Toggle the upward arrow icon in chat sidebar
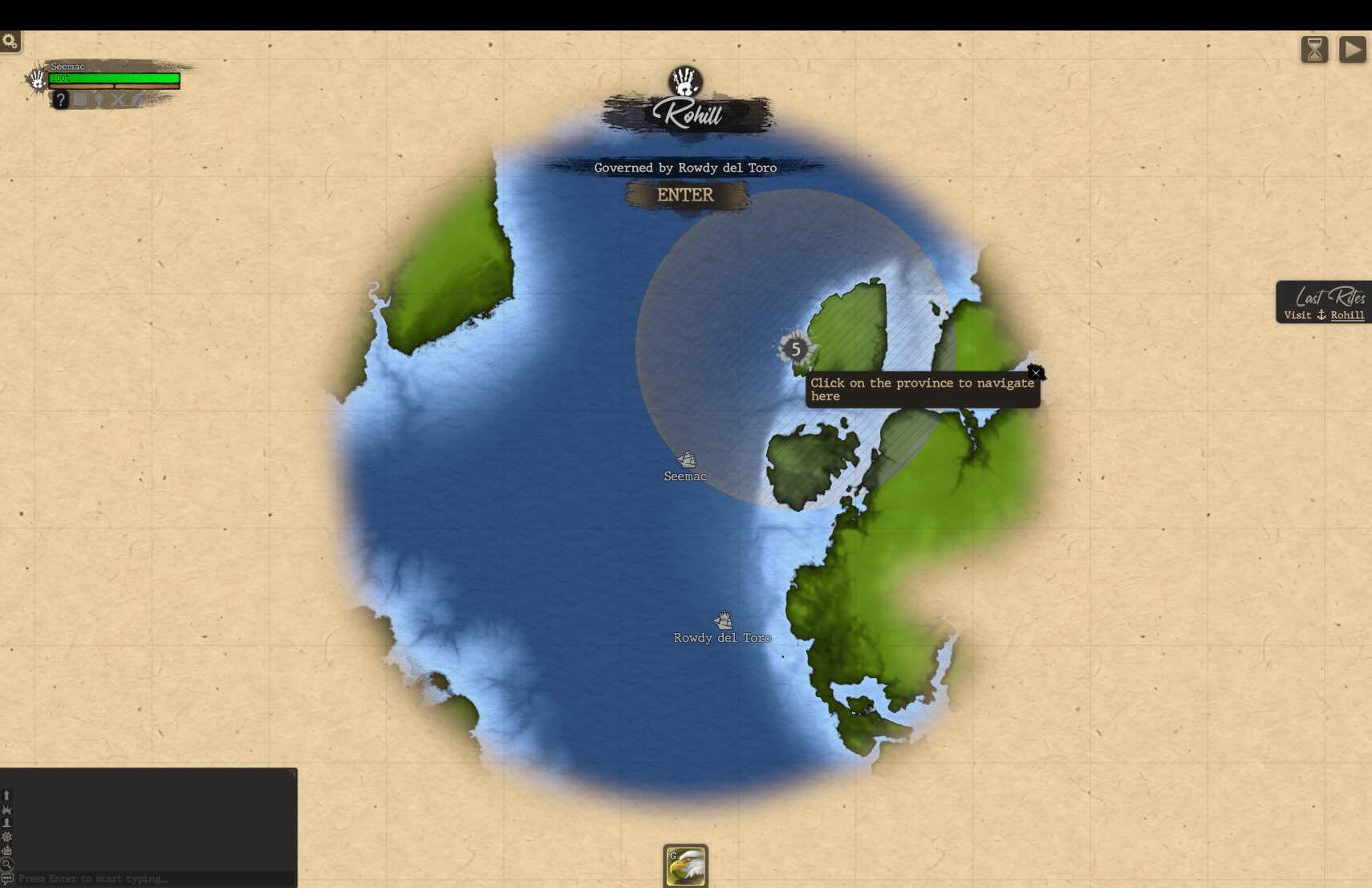This screenshot has height=888, width=1372. click(x=6, y=794)
